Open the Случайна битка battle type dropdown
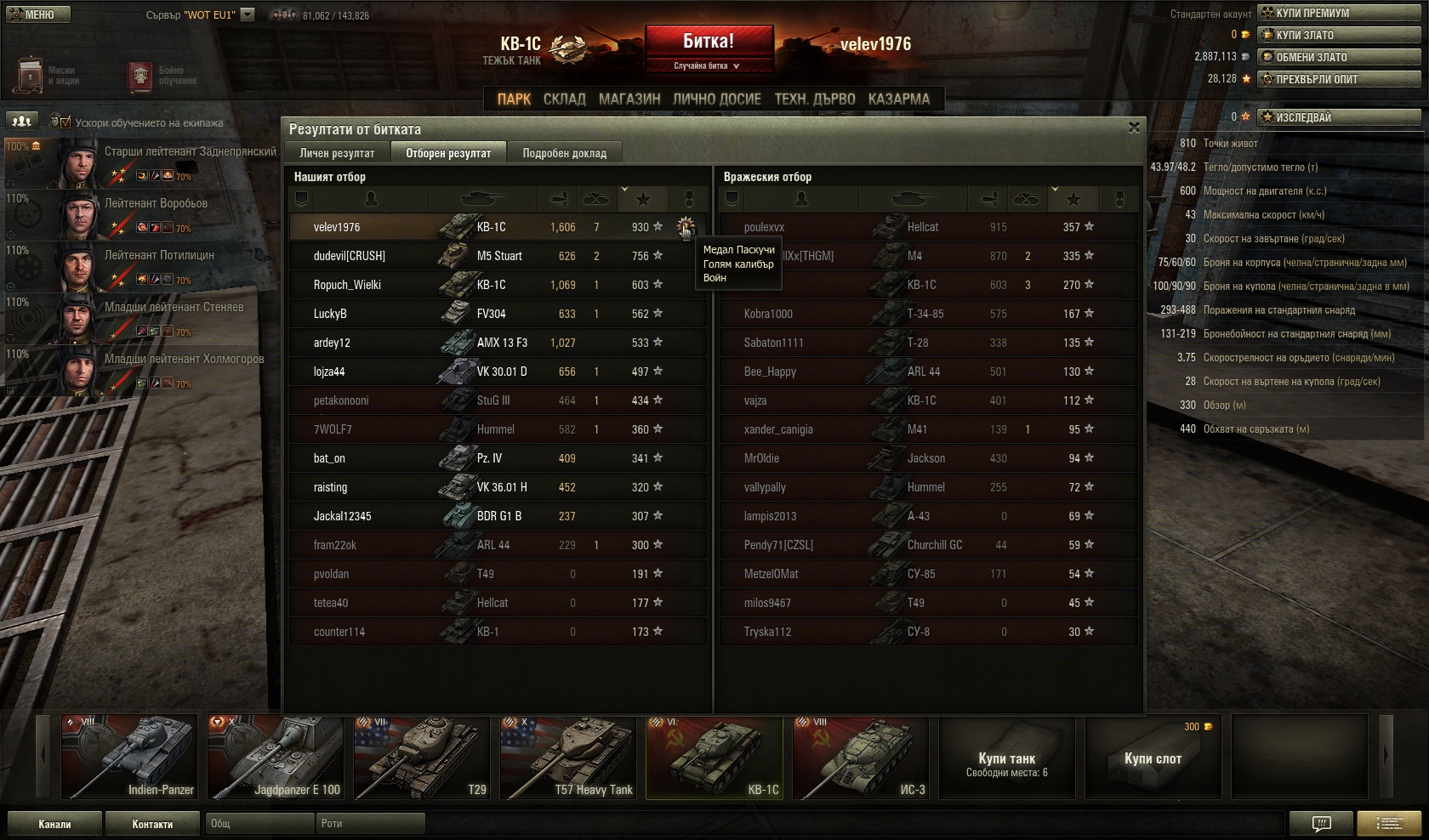Viewport: 1429px width, 840px height. [x=709, y=66]
